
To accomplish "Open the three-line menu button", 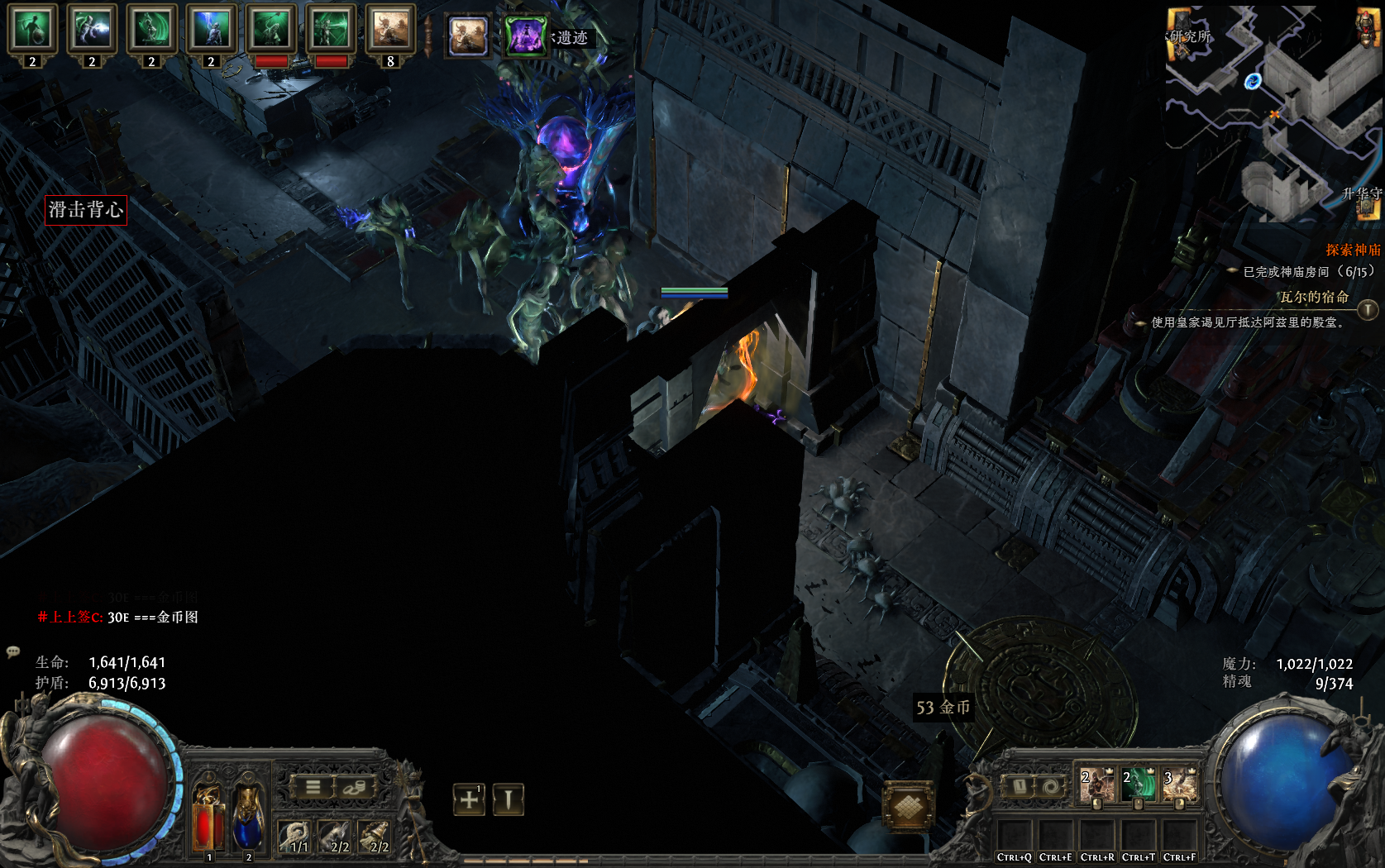I will (x=313, y=787).
